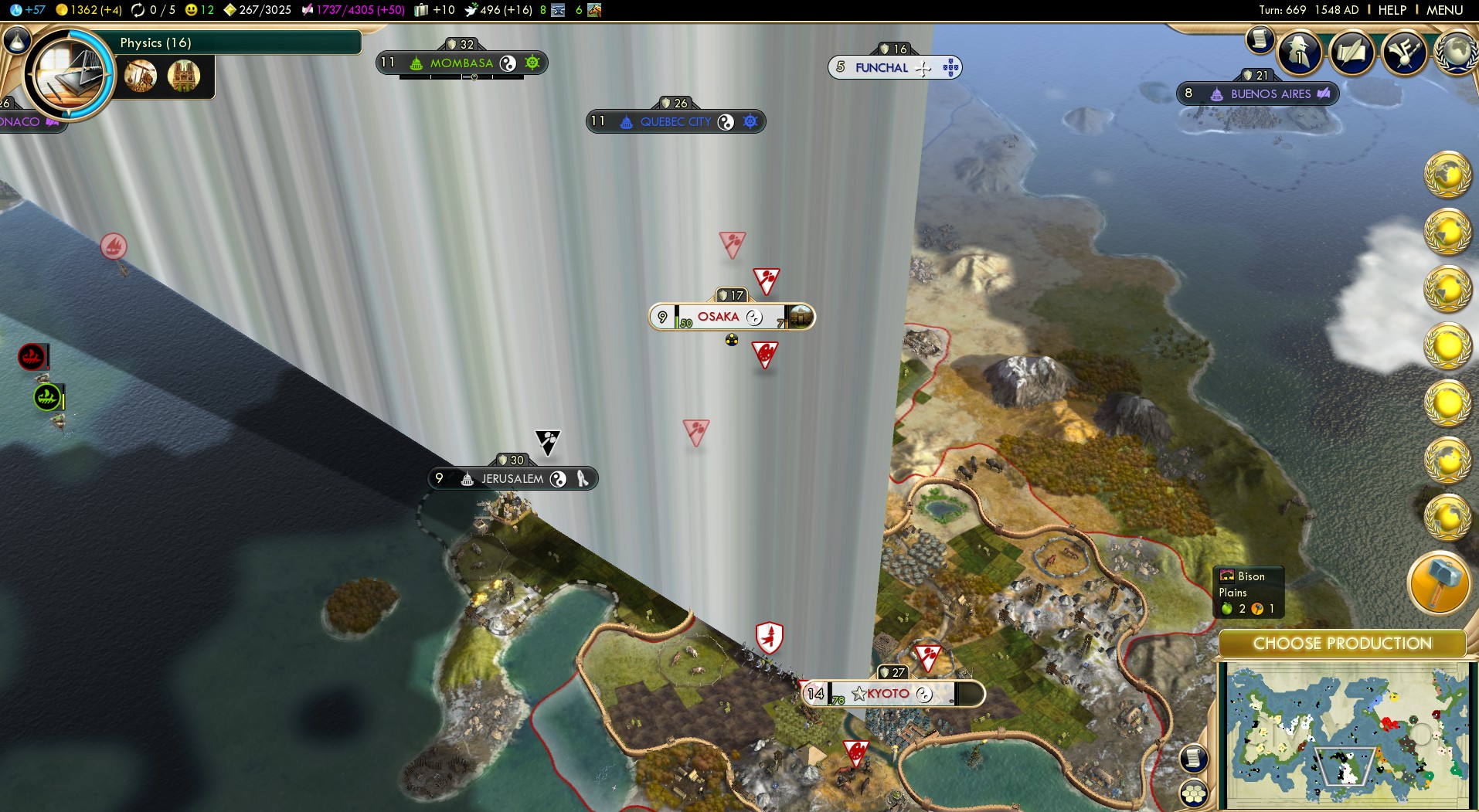Click the Jerusalem city-state banner

pos(512,479)
